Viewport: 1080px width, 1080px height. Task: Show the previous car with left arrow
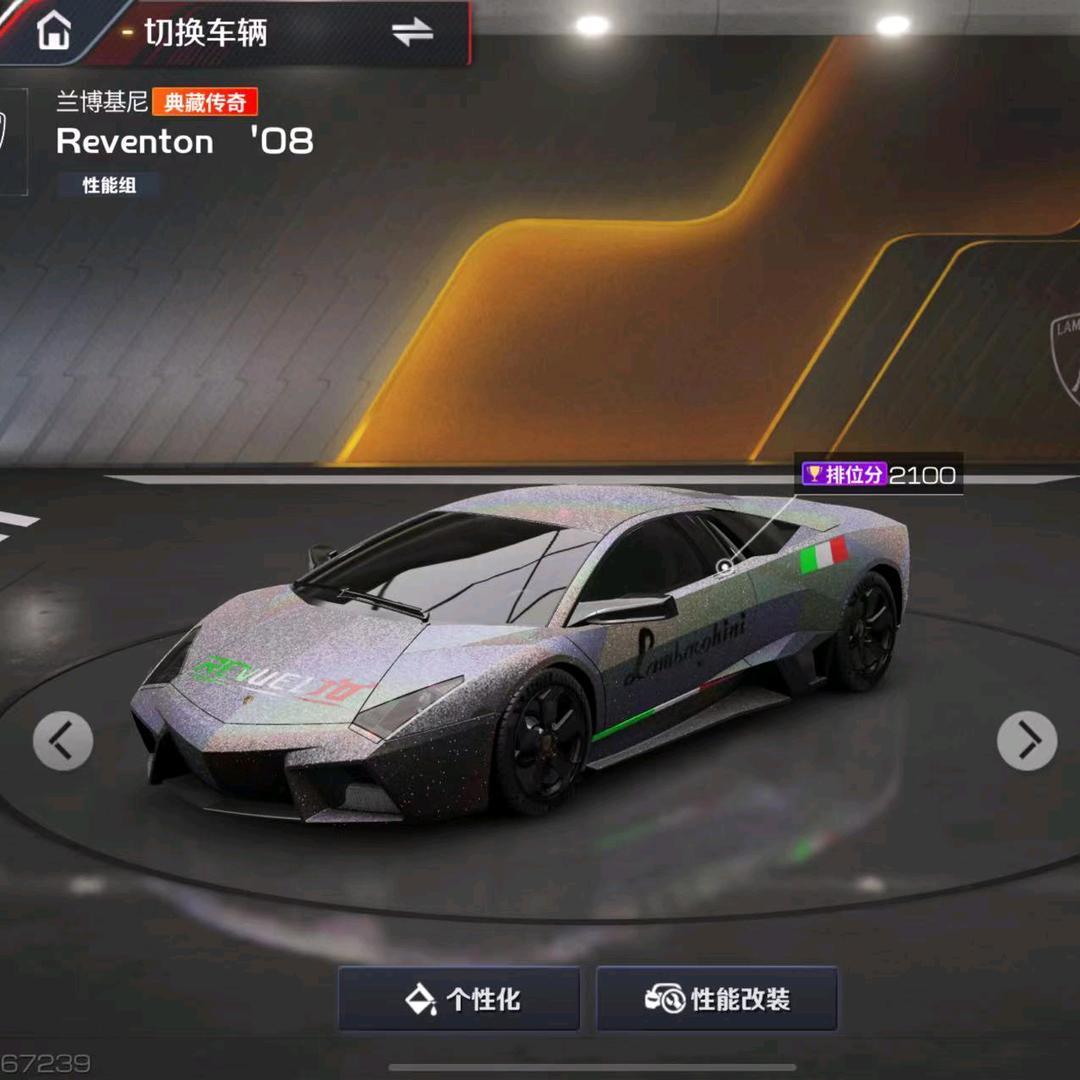tap(63, 741)
